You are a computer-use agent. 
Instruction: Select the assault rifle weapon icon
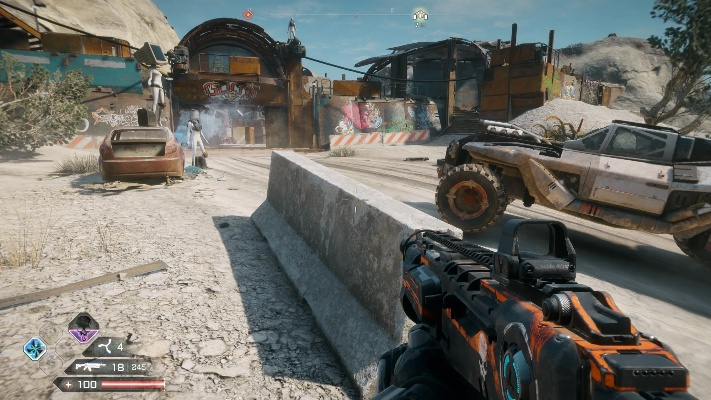click(90, 367)
